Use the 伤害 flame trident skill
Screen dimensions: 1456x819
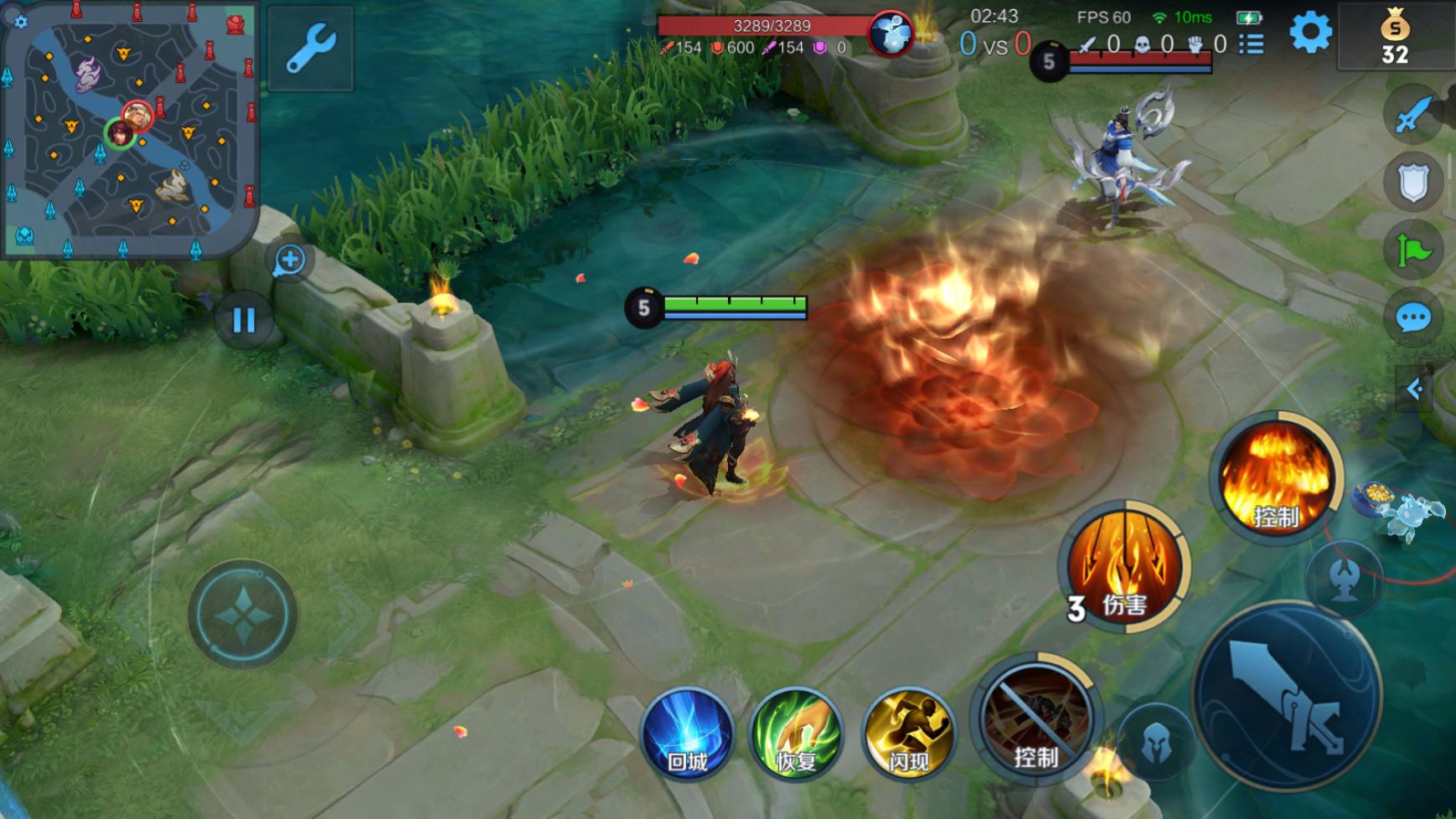(1125, 567)
